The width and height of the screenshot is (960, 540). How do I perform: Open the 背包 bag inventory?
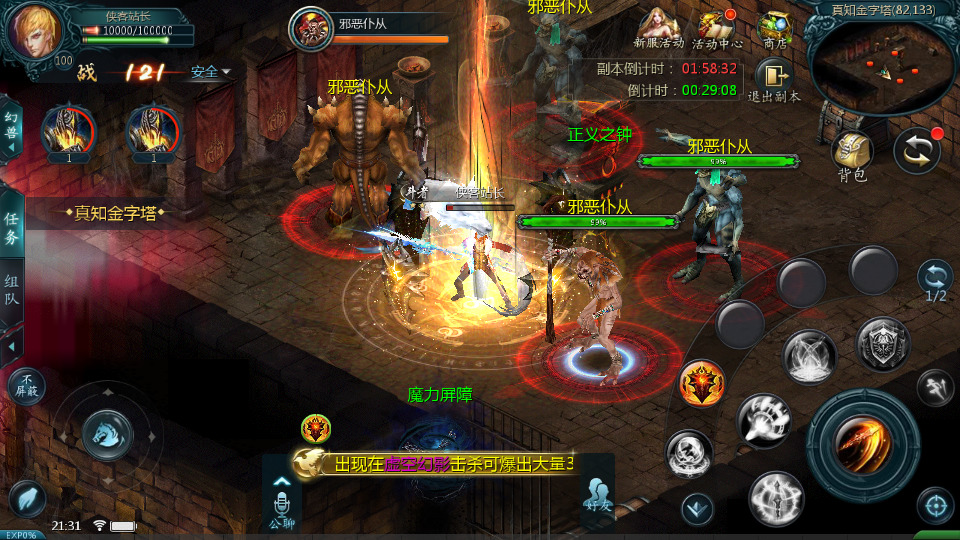point(852,155)
